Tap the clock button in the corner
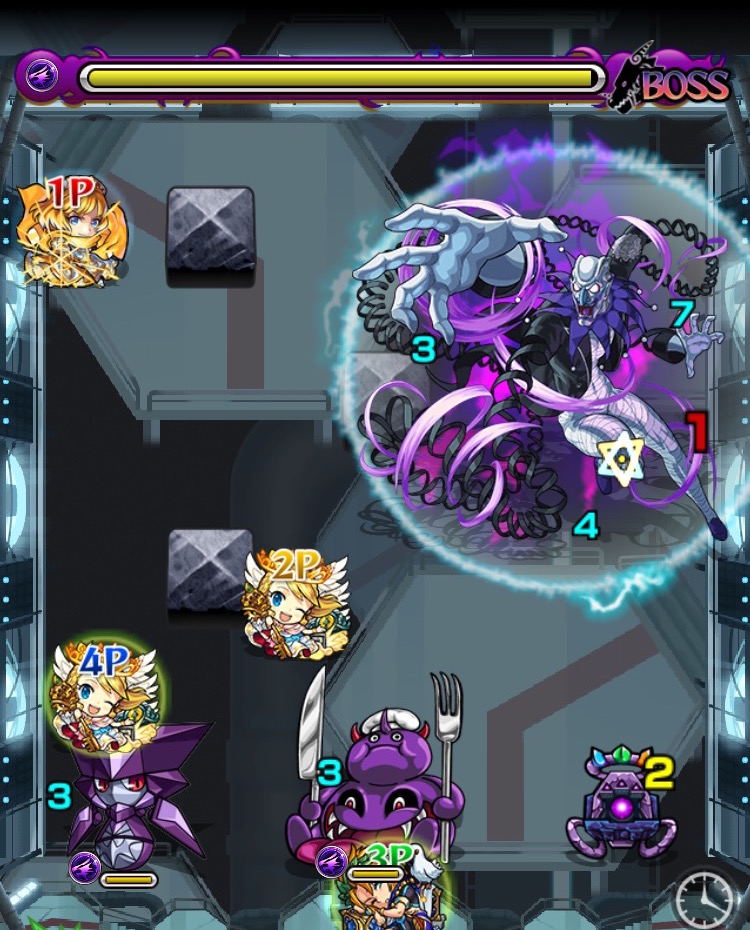 [x=708, y=900]
